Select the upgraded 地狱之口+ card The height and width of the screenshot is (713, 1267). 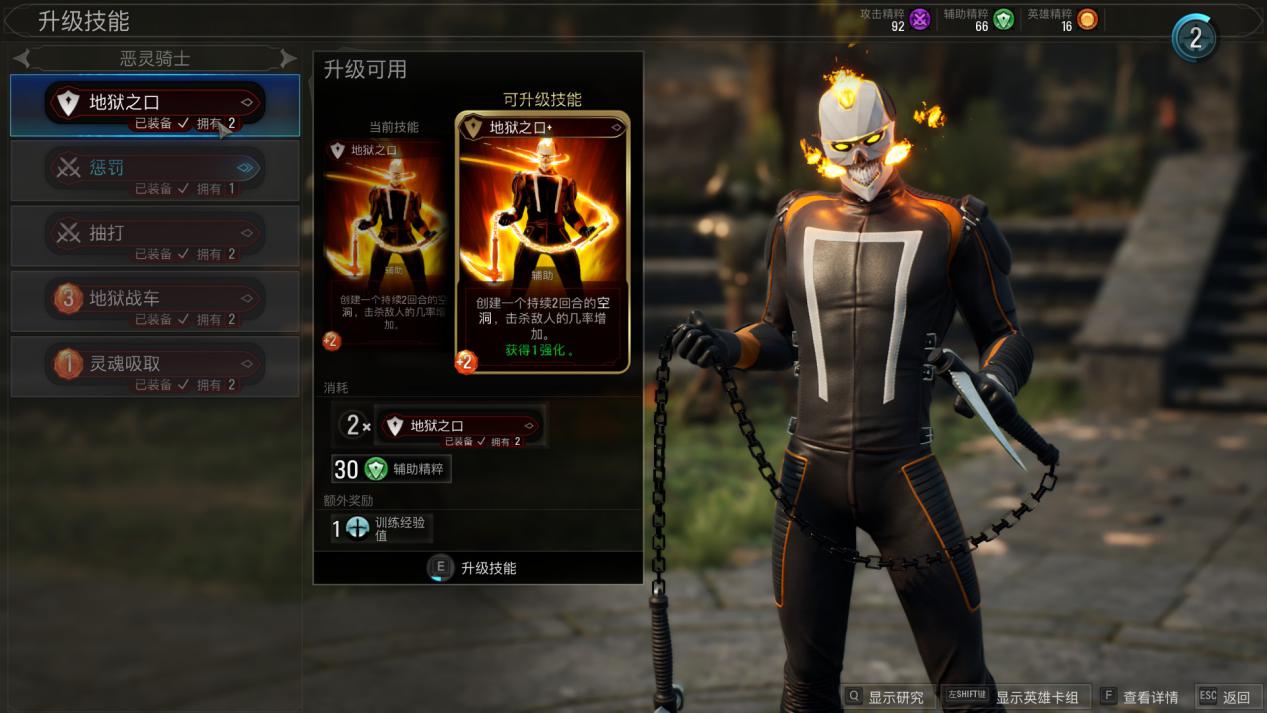[542, 242]
